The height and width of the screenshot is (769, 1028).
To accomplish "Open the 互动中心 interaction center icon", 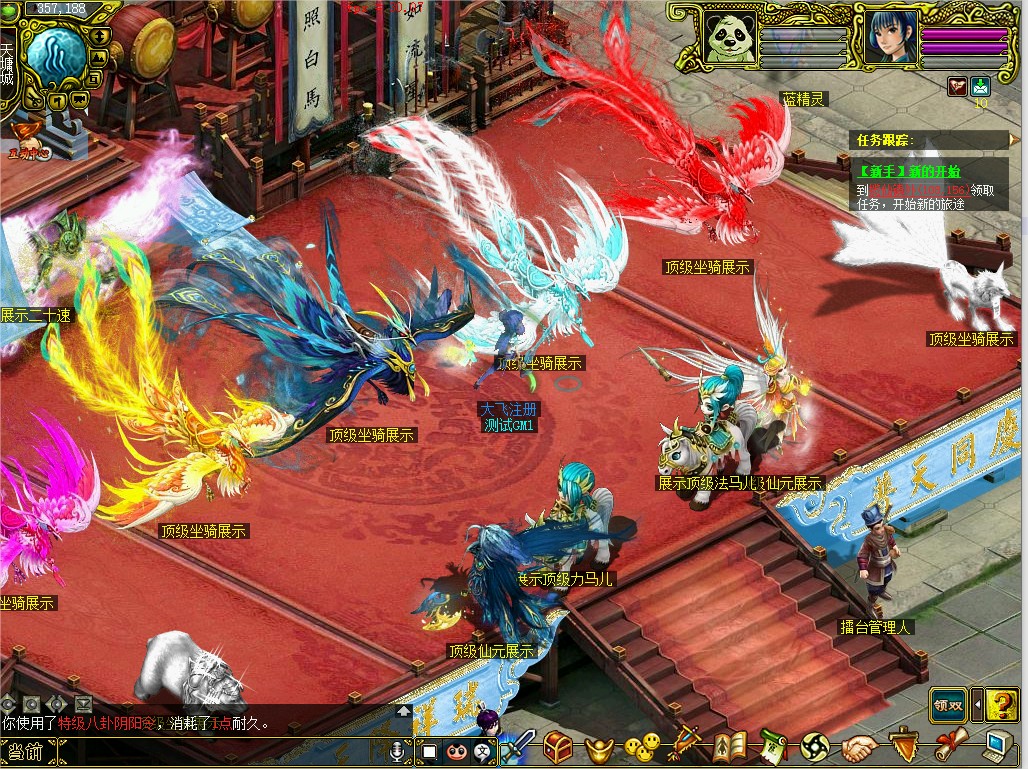I will point(32,148).
